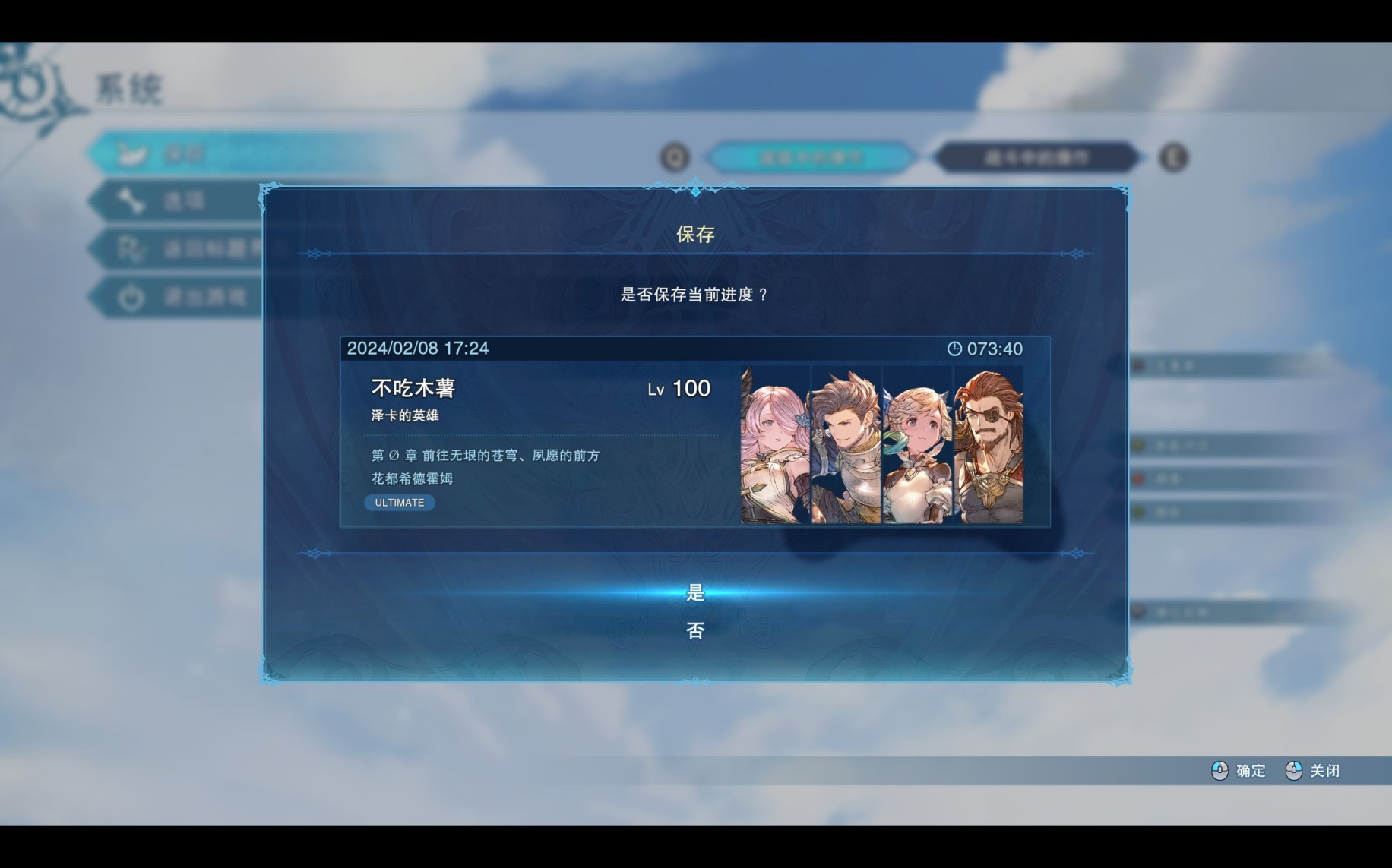Select the 是 option to confirm saving

(x=696, y=594)
